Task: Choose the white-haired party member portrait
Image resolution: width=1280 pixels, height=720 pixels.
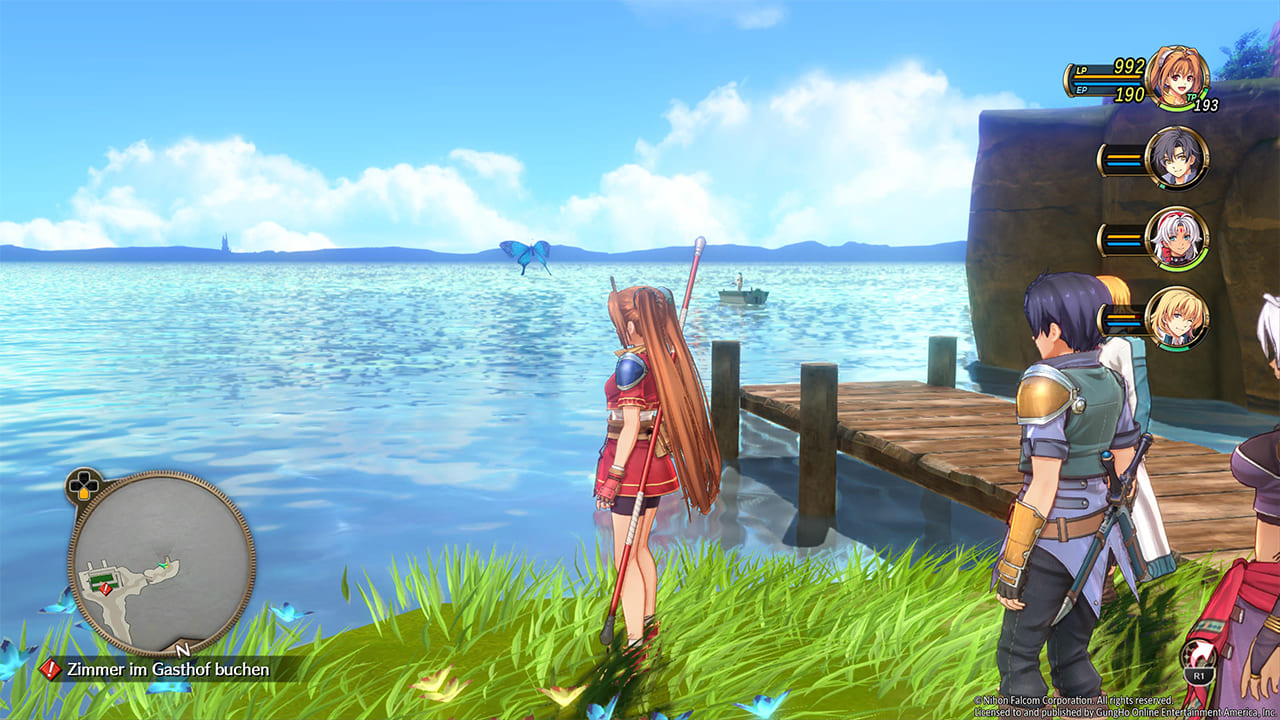Action: pyautogui.click(x=1177, y=238)
